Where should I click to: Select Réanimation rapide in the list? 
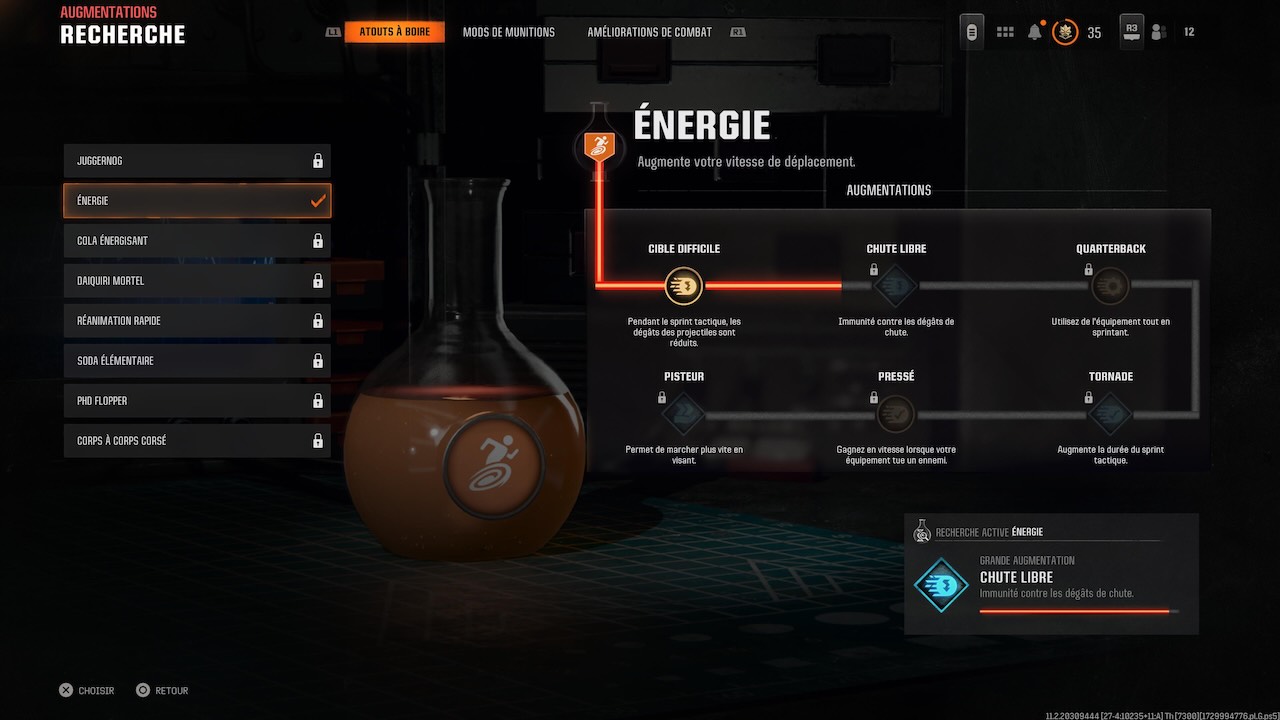pyautogui.click(x=197, y=321)
